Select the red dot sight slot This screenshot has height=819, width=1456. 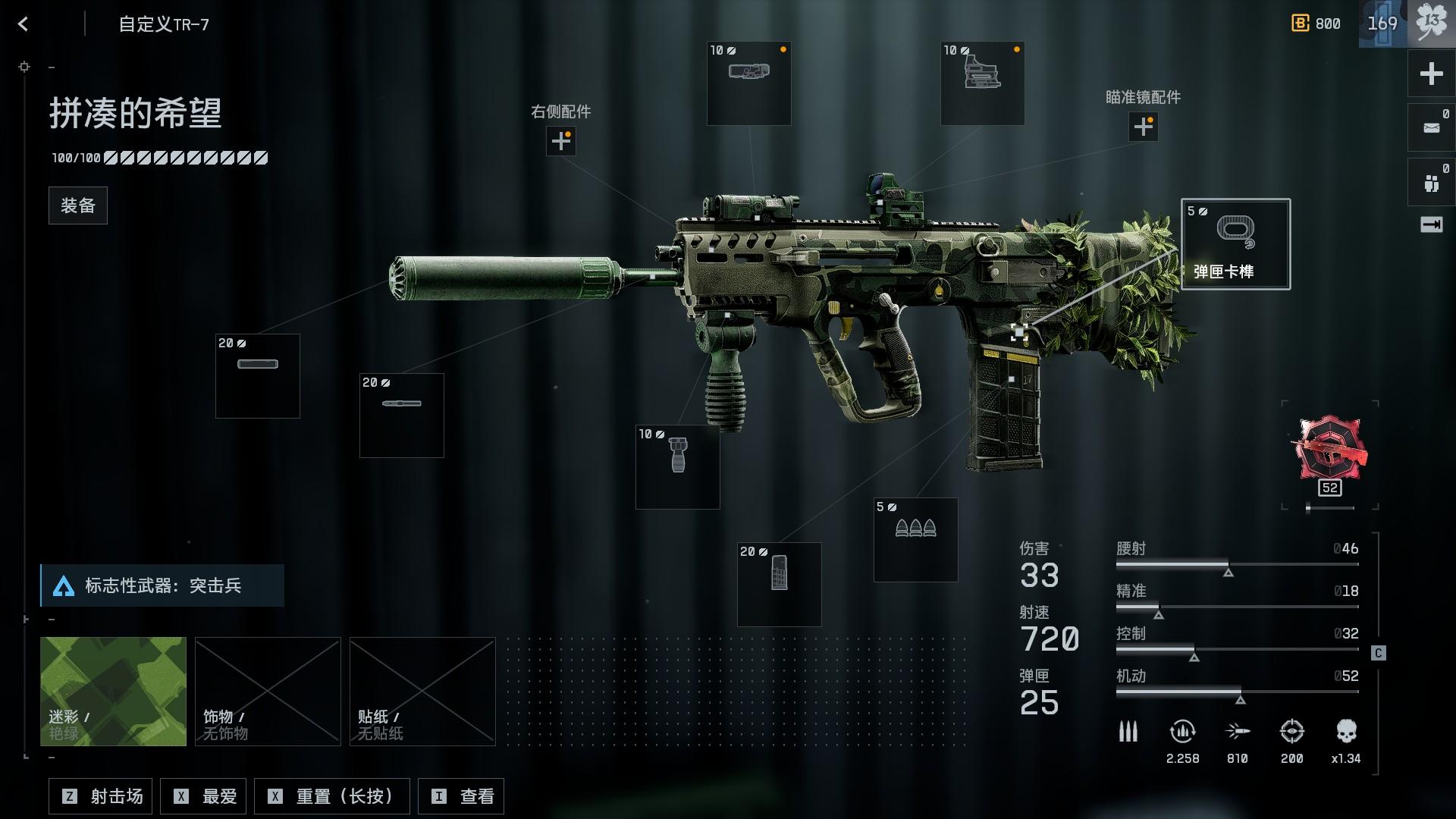[982, 83]
